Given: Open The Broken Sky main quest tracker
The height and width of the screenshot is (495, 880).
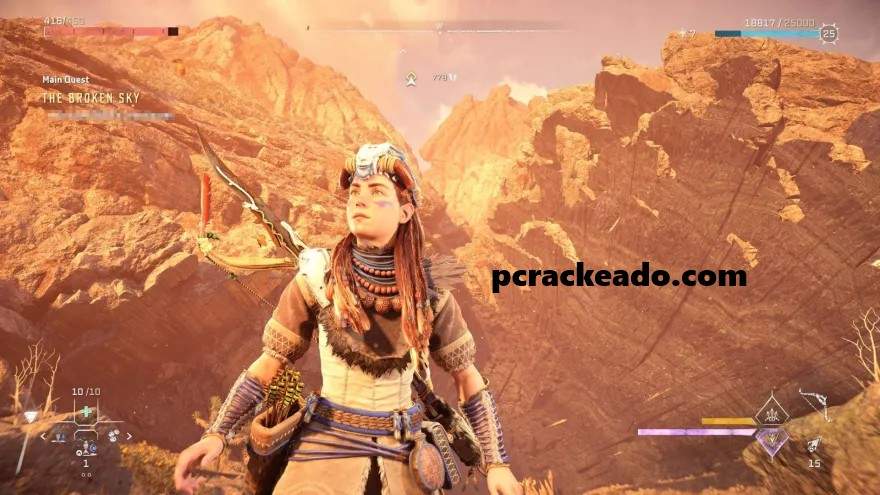Looking at the screenshot, I should point(90,97).
